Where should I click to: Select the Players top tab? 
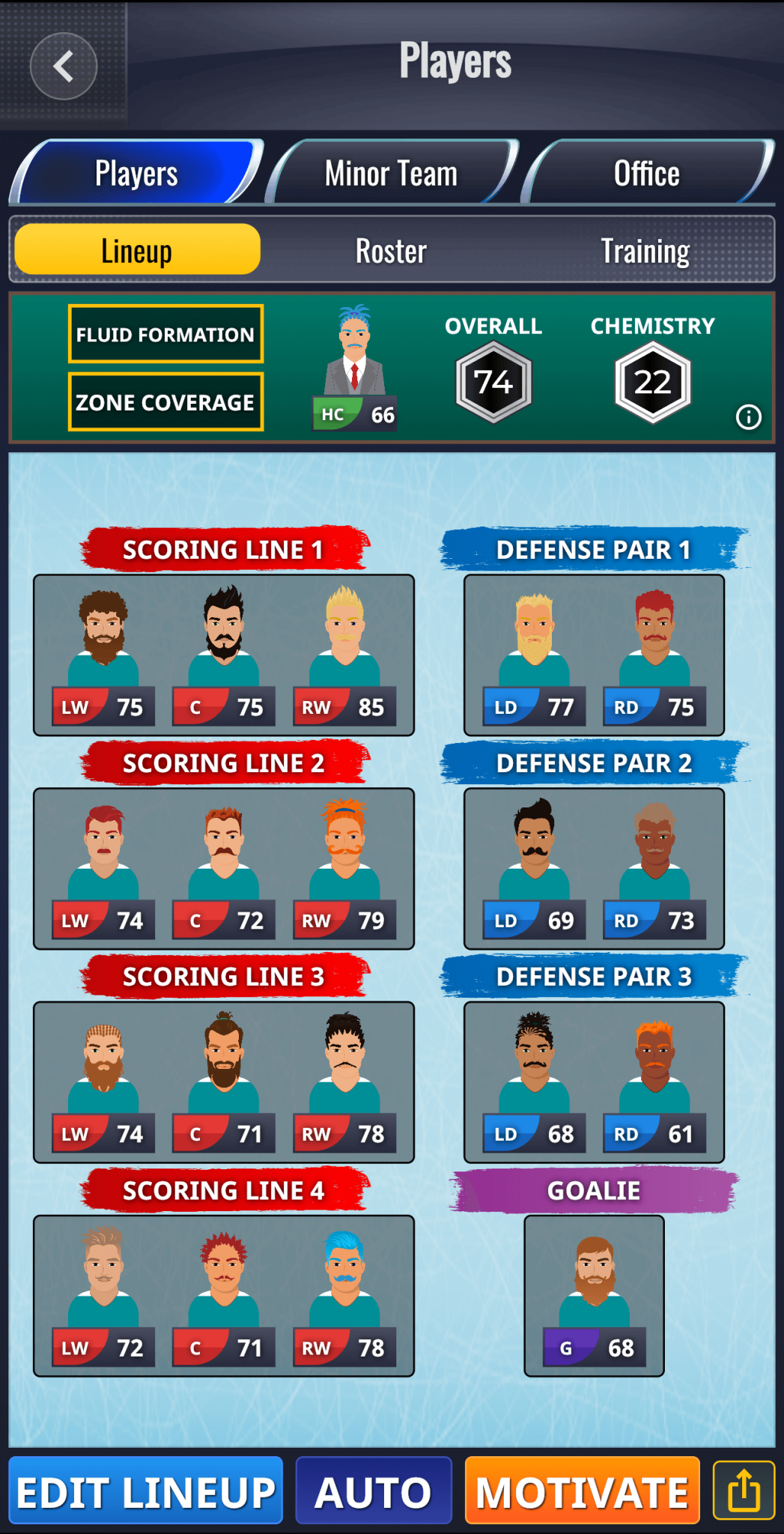(x=136, y=174)
